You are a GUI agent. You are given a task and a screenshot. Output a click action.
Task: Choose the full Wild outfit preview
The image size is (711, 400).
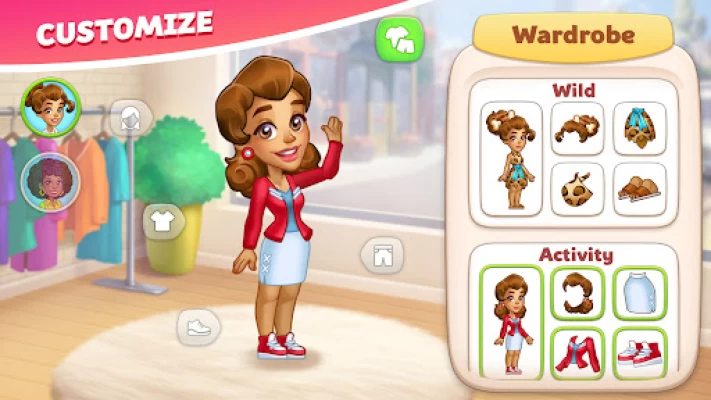click(511, 158)
